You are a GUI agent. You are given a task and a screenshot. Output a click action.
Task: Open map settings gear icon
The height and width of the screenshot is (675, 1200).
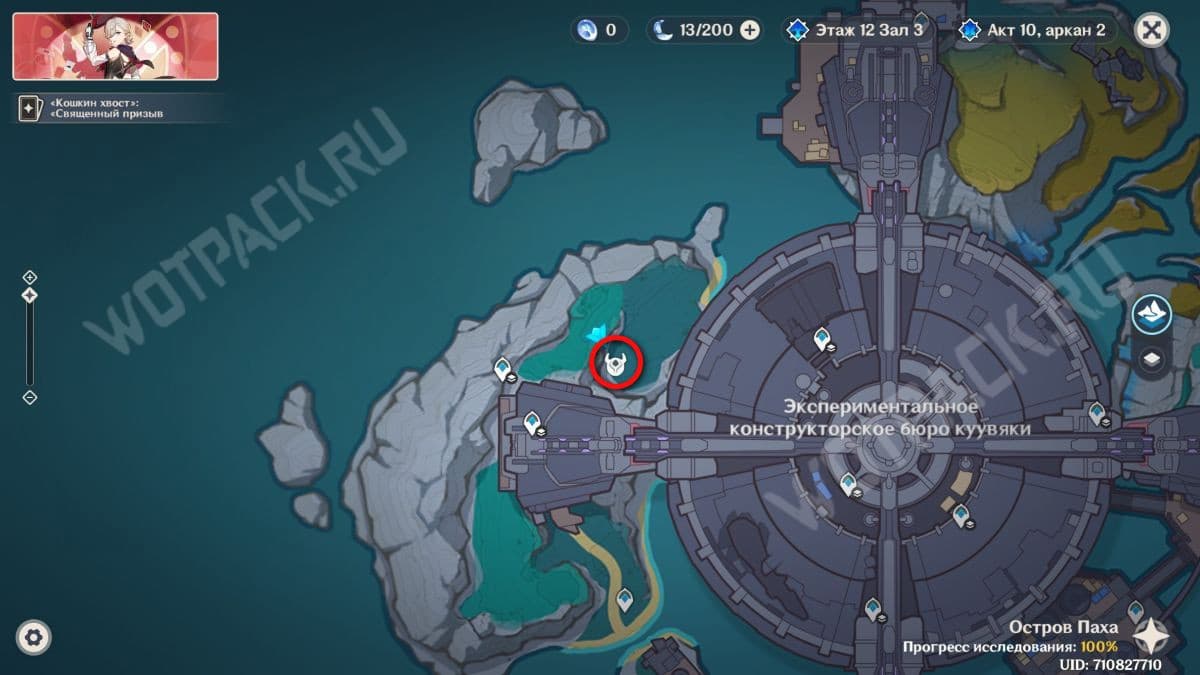pyautogui.click(x=34, y=637)
